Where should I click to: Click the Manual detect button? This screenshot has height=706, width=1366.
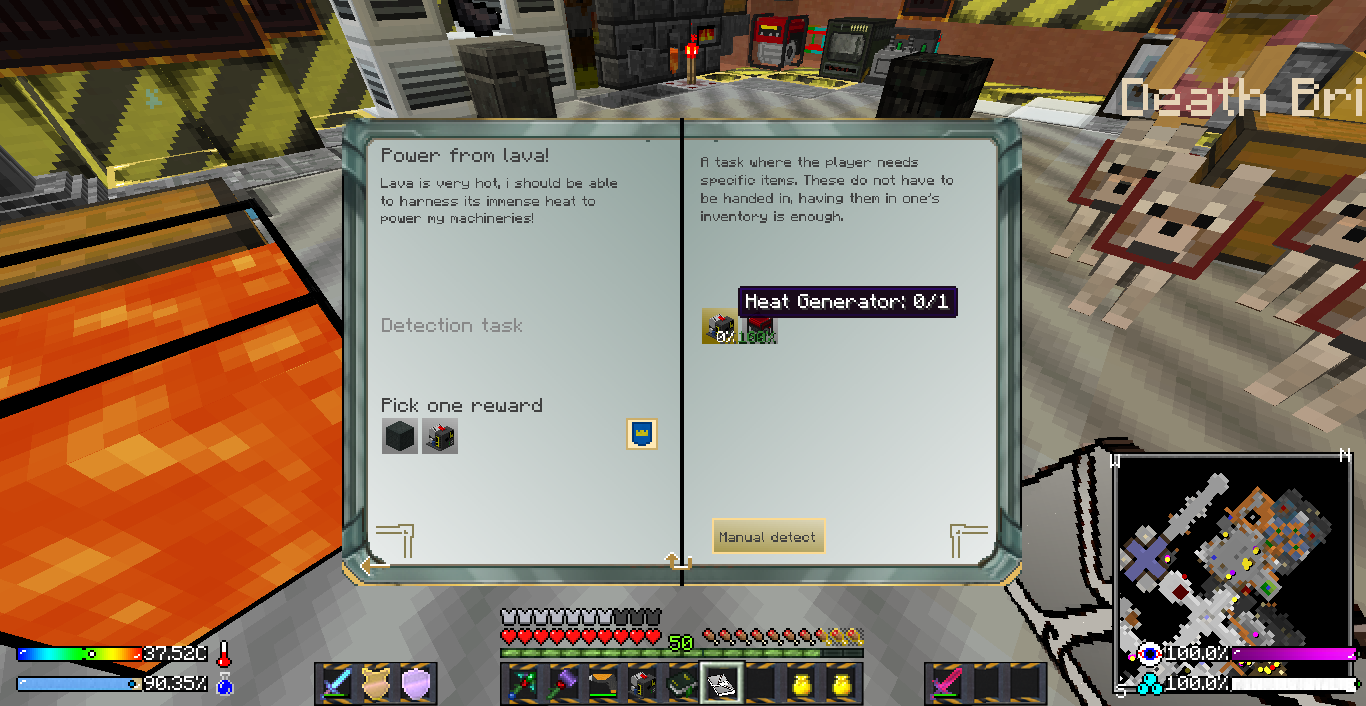point(767,537)
